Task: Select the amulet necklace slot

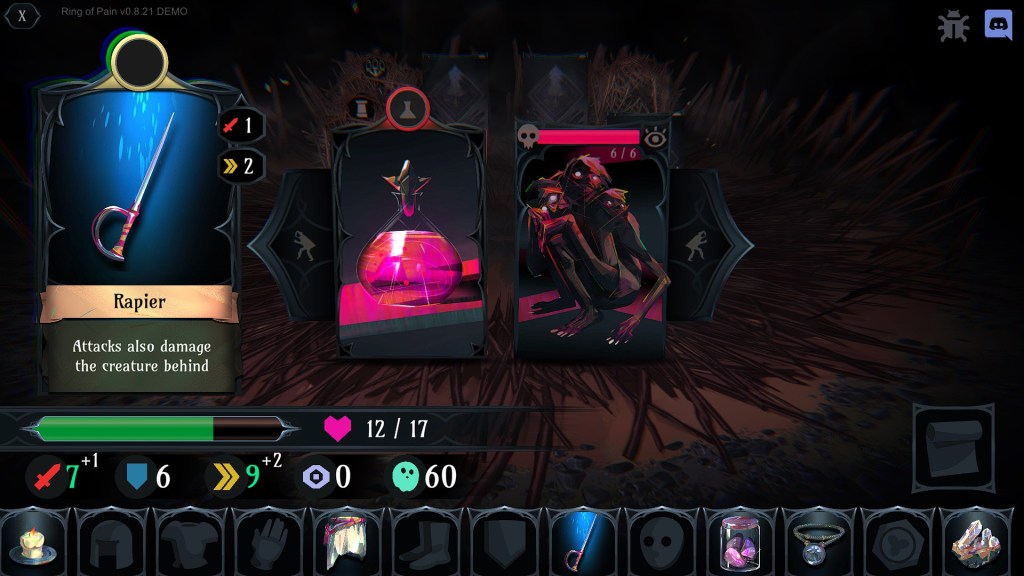Action: pyautogui.click(x=817, y=543)
